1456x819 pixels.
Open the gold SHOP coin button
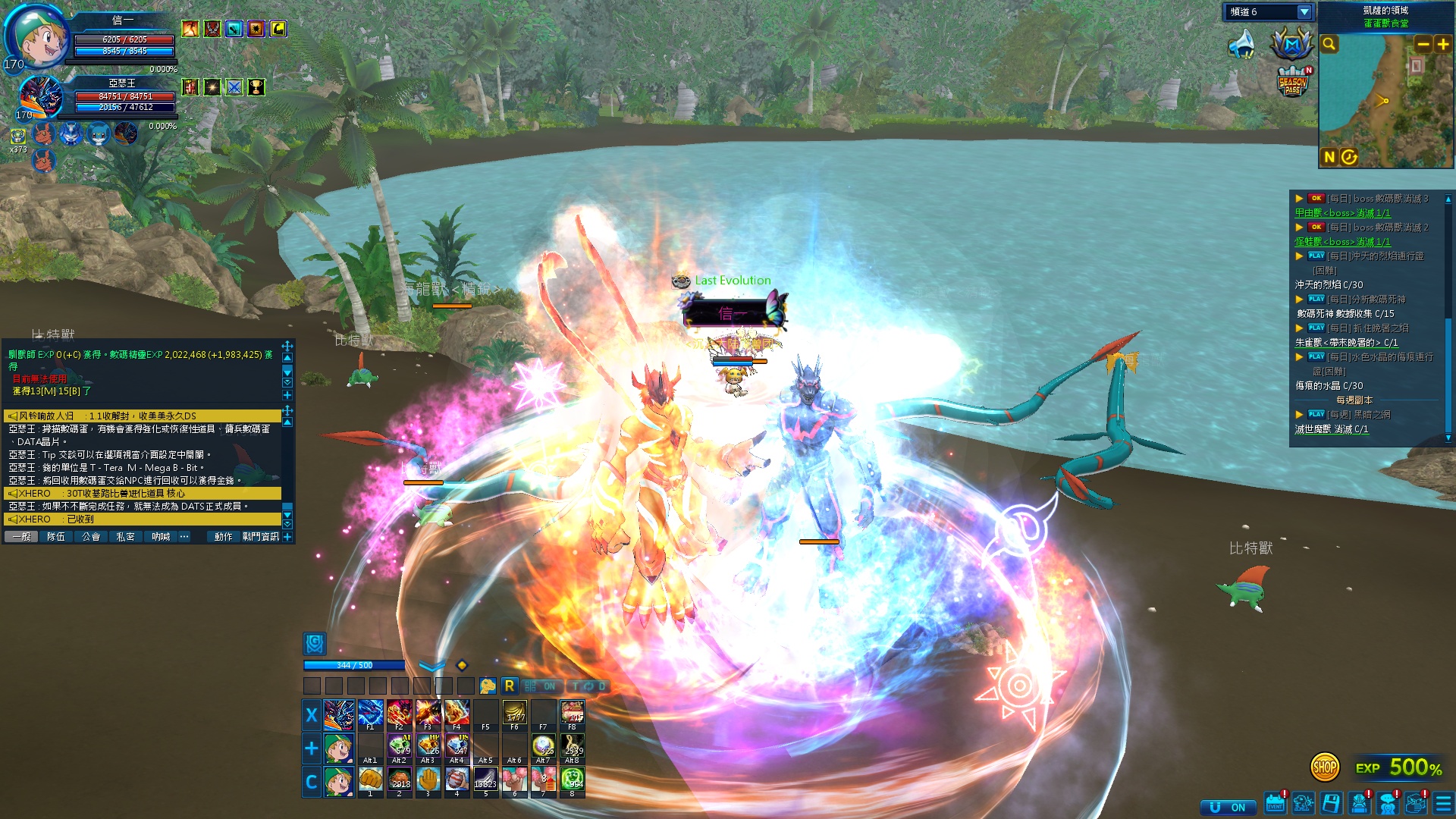pyautogui.click(x=1324, y=767)
